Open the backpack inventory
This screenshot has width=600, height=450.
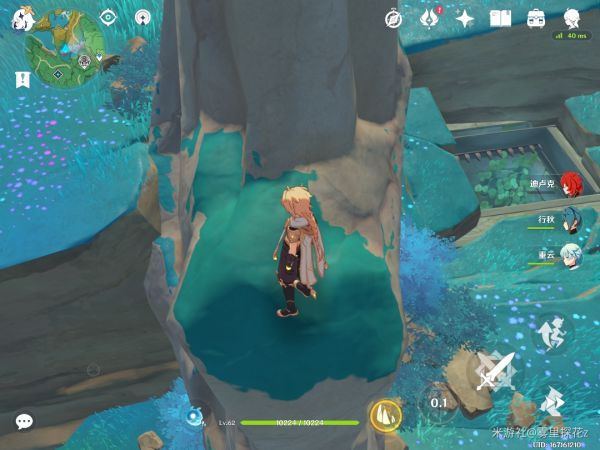(536, 18)
